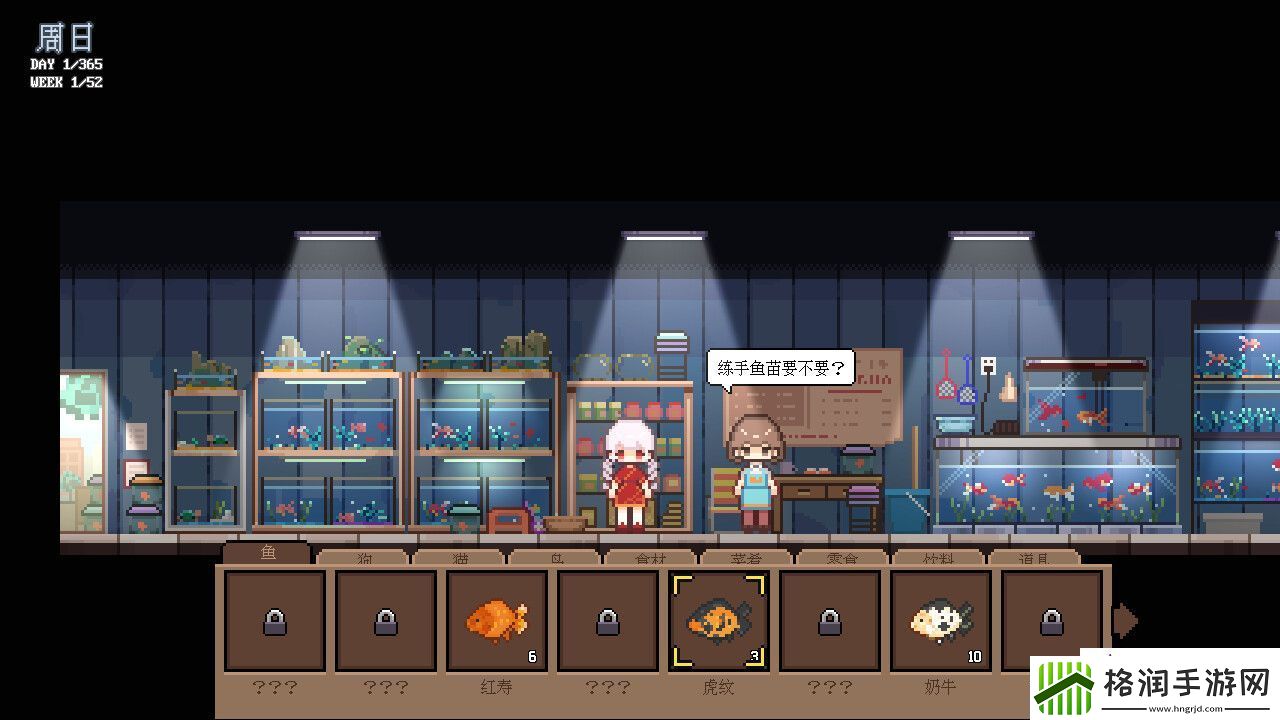This screenshot has height=720, width=1280.
Task: Click the locked ??? slot beside 奶牛
Action: coord(829,620)
